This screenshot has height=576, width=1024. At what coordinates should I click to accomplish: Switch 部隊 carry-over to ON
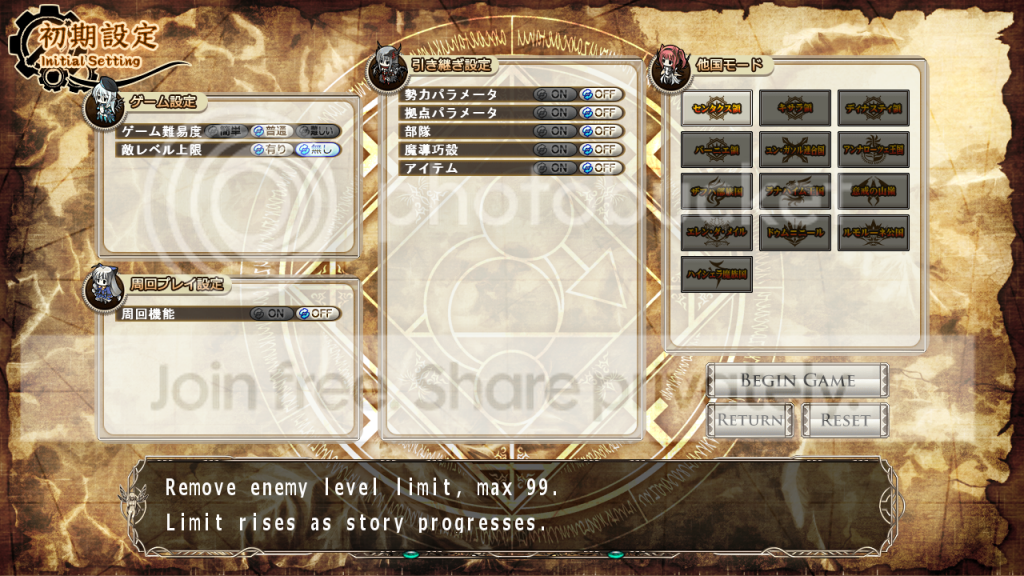point(554,131)
